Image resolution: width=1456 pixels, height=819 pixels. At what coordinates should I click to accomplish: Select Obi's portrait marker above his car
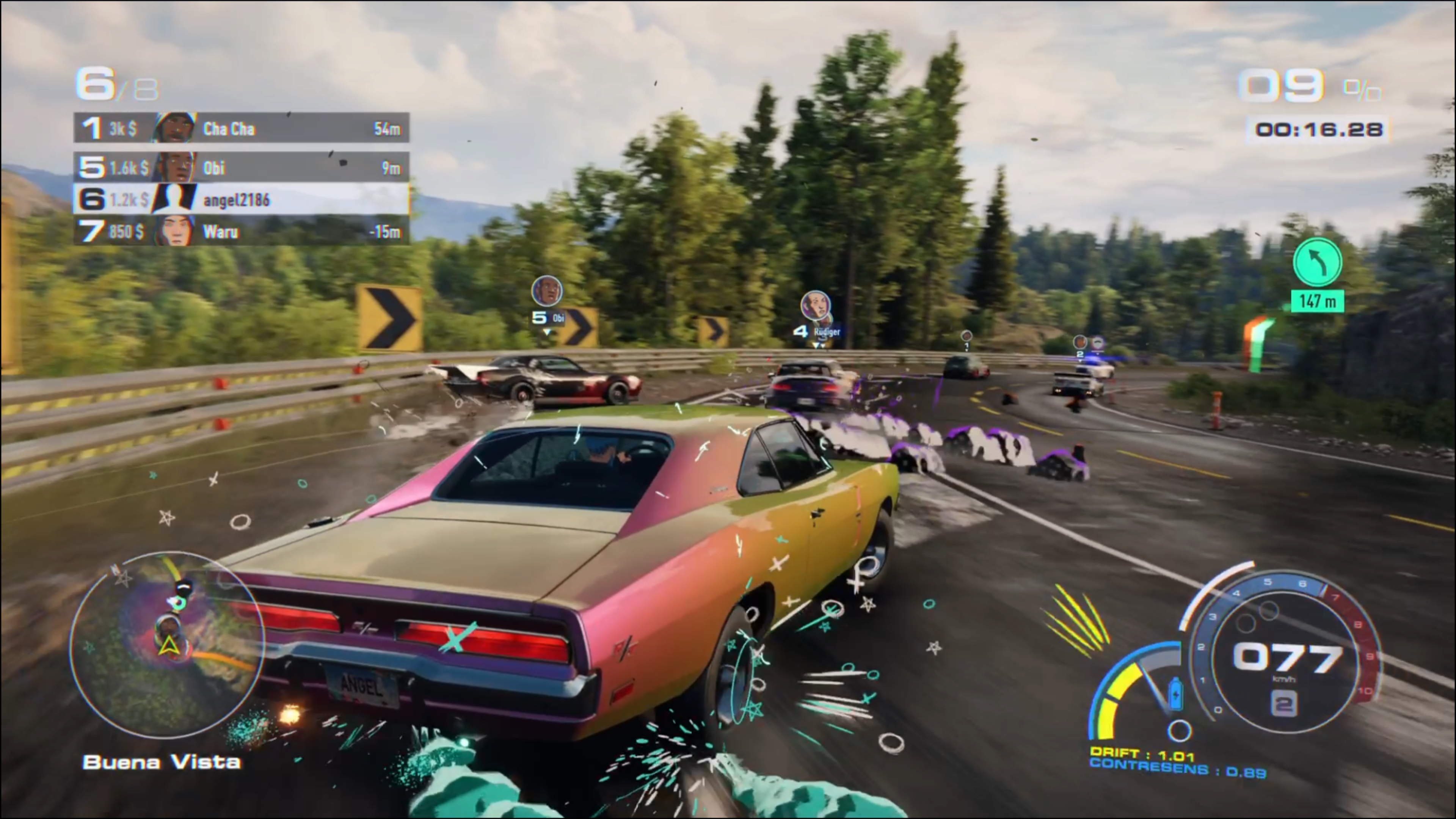546,291
